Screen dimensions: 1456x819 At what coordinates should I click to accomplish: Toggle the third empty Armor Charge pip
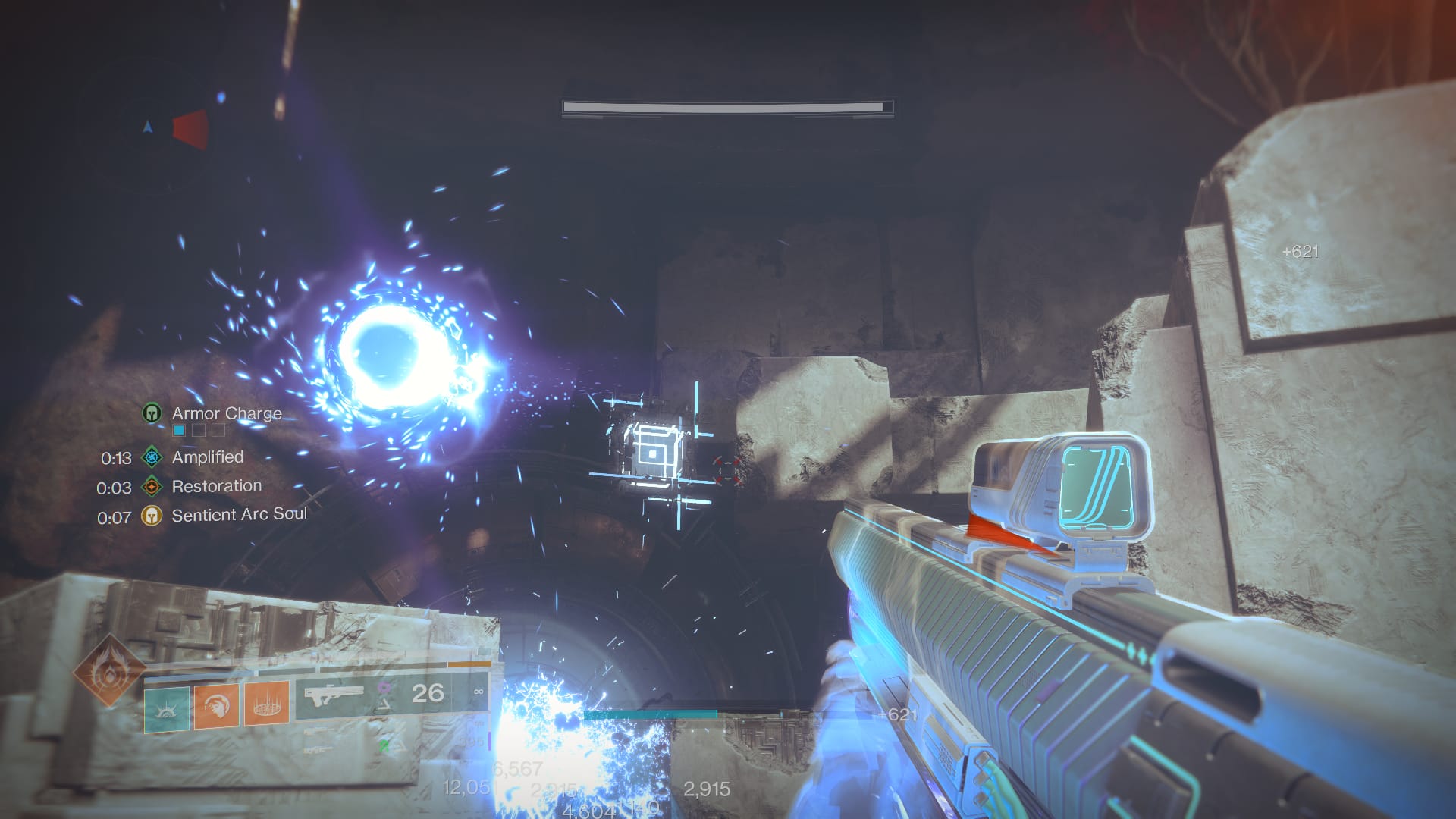(x=218, y=430)
